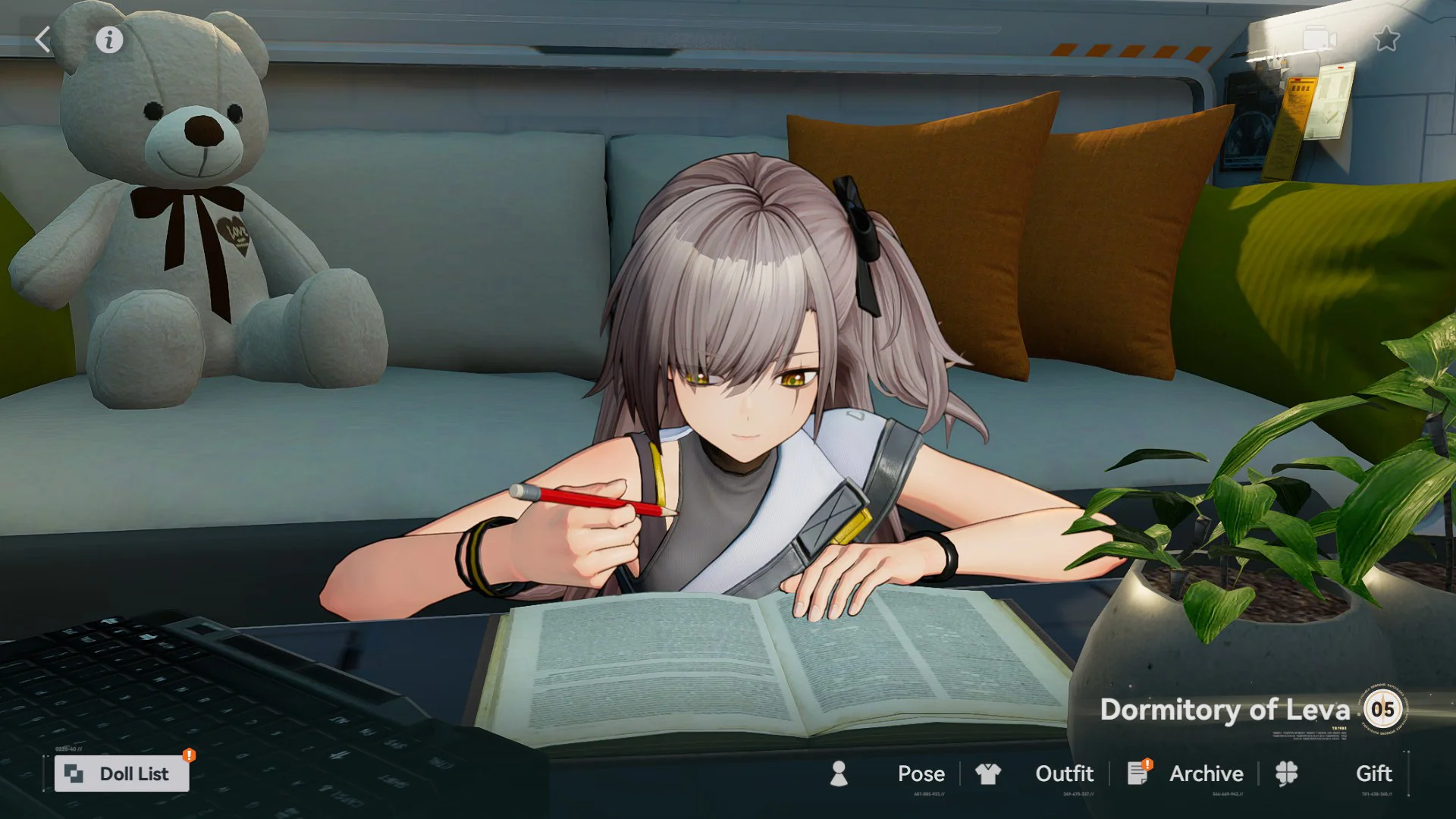Open the Outfit menu
This screenshot has height=819, width=1456.
point(1064,773)
